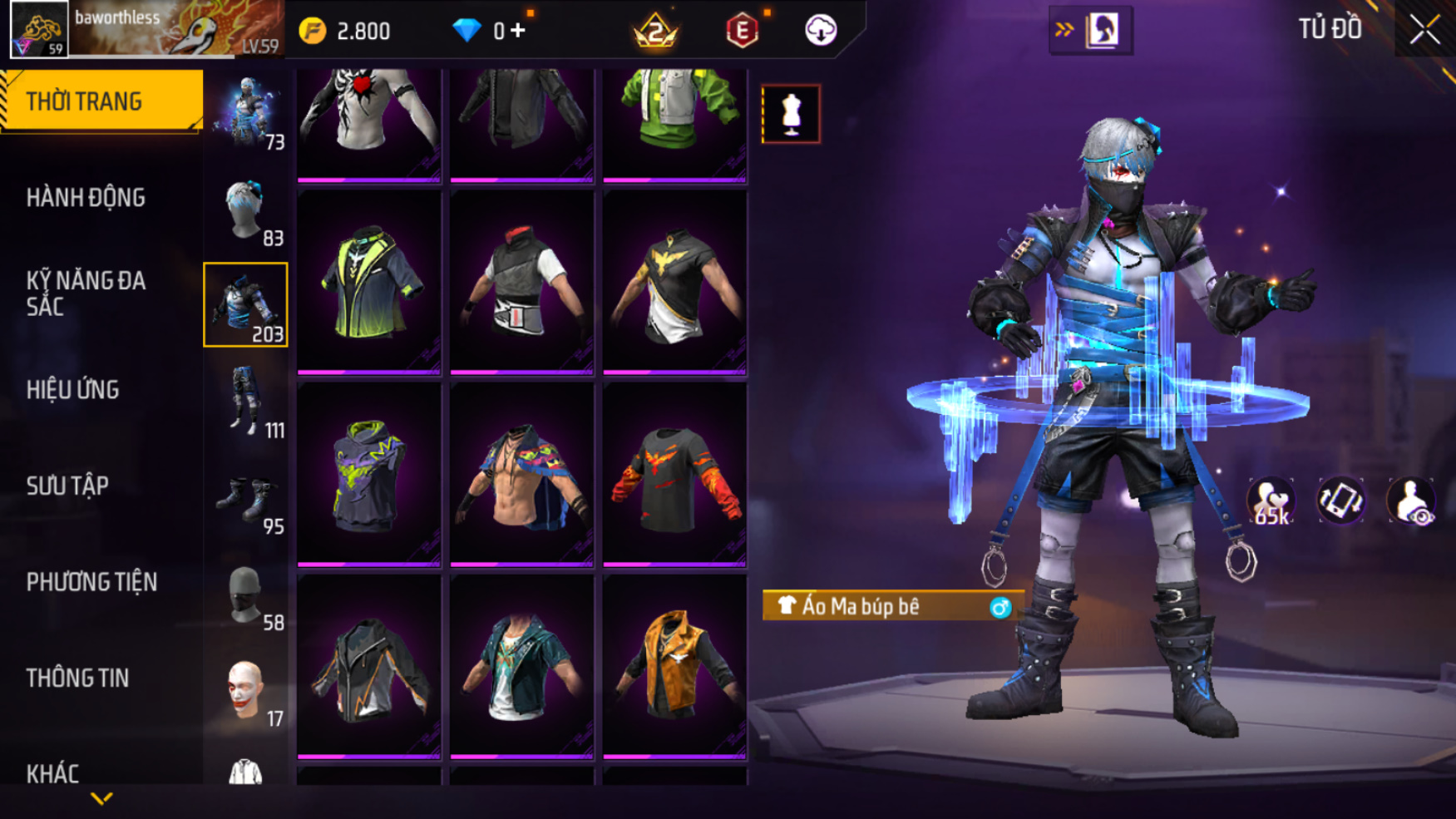Close the wardrobe with the X button
Viewport: 1456px width, 819px height.
click(1424, 31)
